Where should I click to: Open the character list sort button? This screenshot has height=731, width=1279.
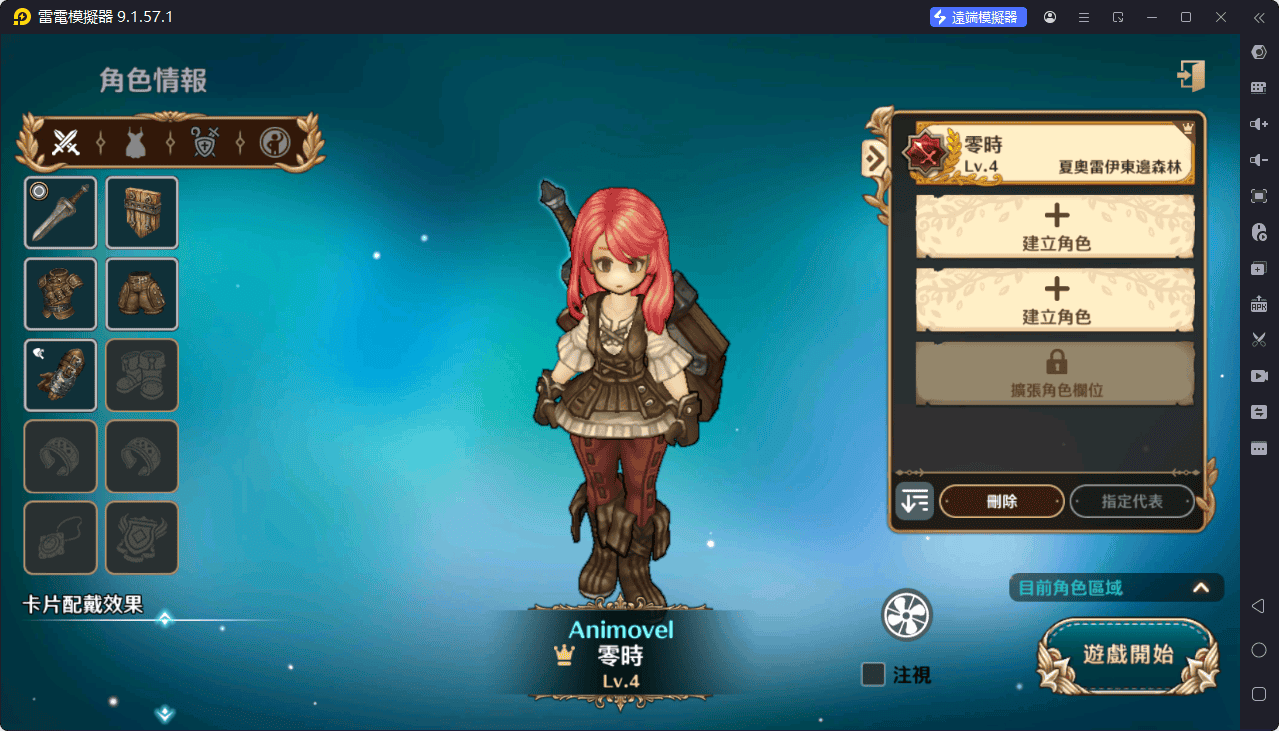(914, 501)
